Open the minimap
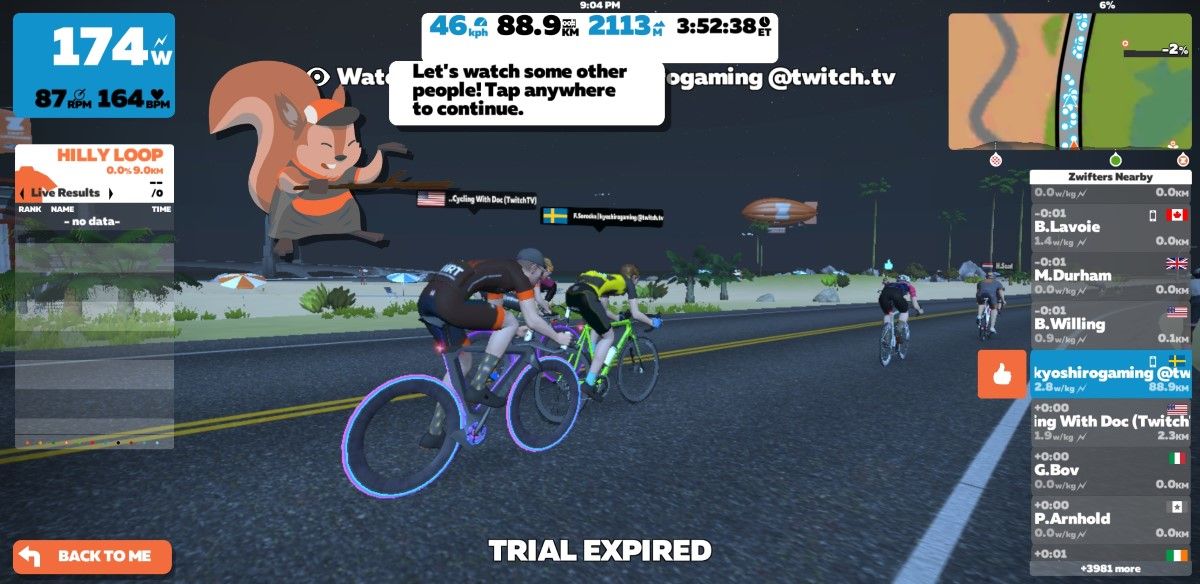Viewport: 1200px width, 584px height. coord(1069,81)
